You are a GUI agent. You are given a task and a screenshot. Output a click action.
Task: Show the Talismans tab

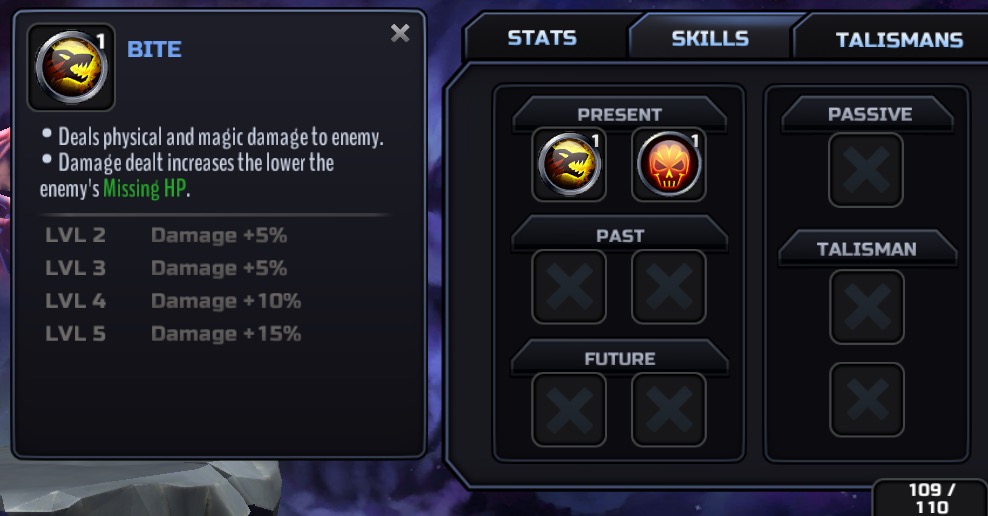898,40
